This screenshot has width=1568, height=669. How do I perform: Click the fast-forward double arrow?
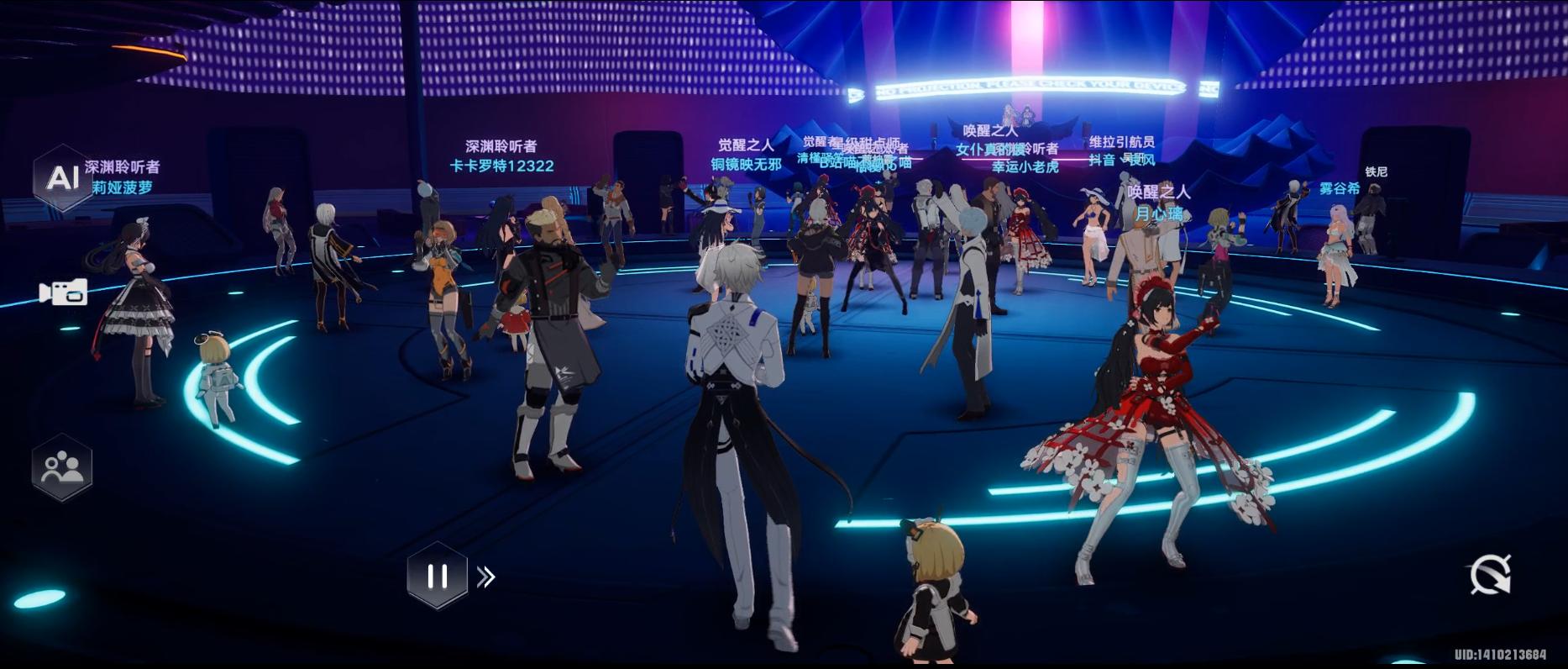click(x=486, y=577)
